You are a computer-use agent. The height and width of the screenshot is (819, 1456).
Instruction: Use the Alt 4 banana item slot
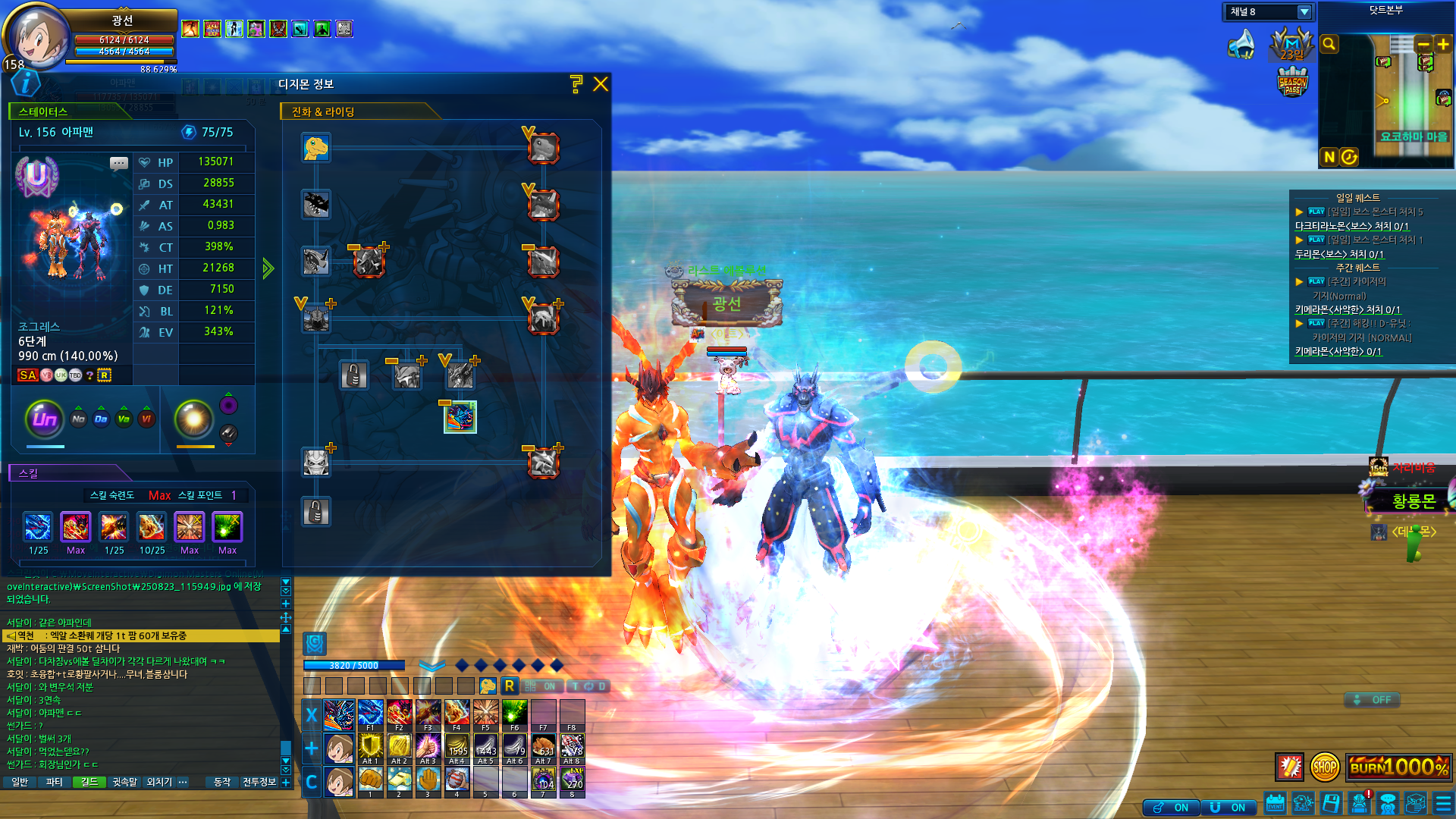click(457, 747)
